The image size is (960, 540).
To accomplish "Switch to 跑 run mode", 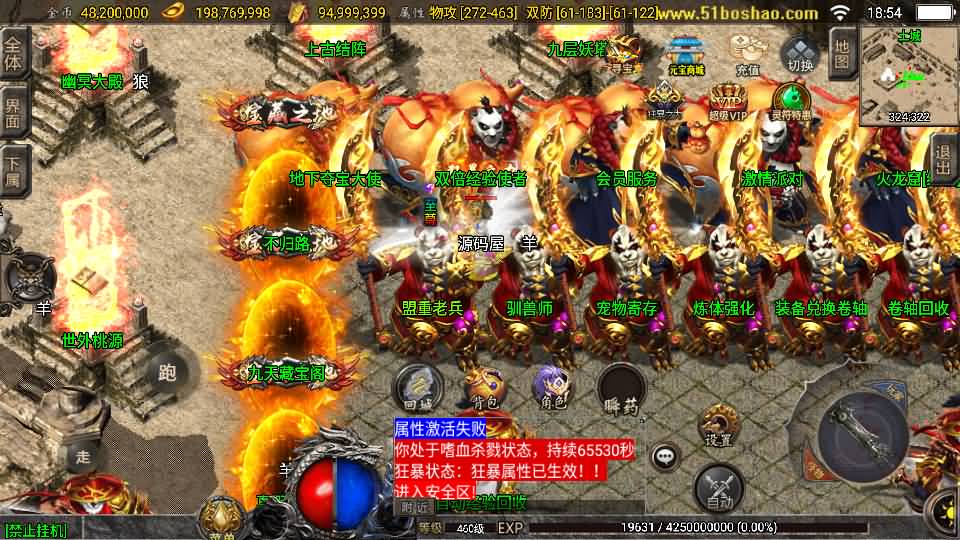I will pyautogui.click(x=167, y=373).
